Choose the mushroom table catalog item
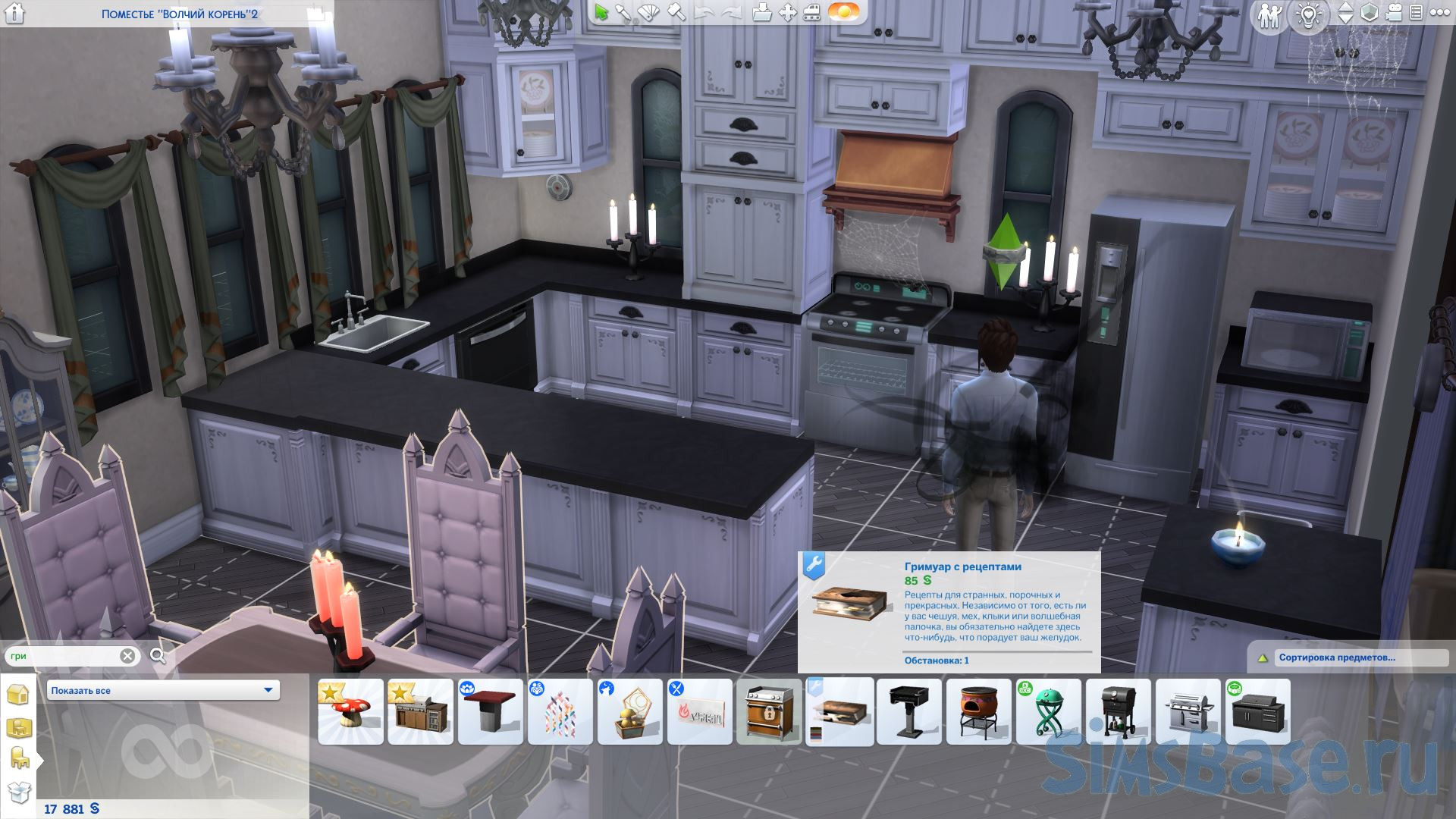The height and width of the screenshot is (819, 1456). [x=350, y=712]
